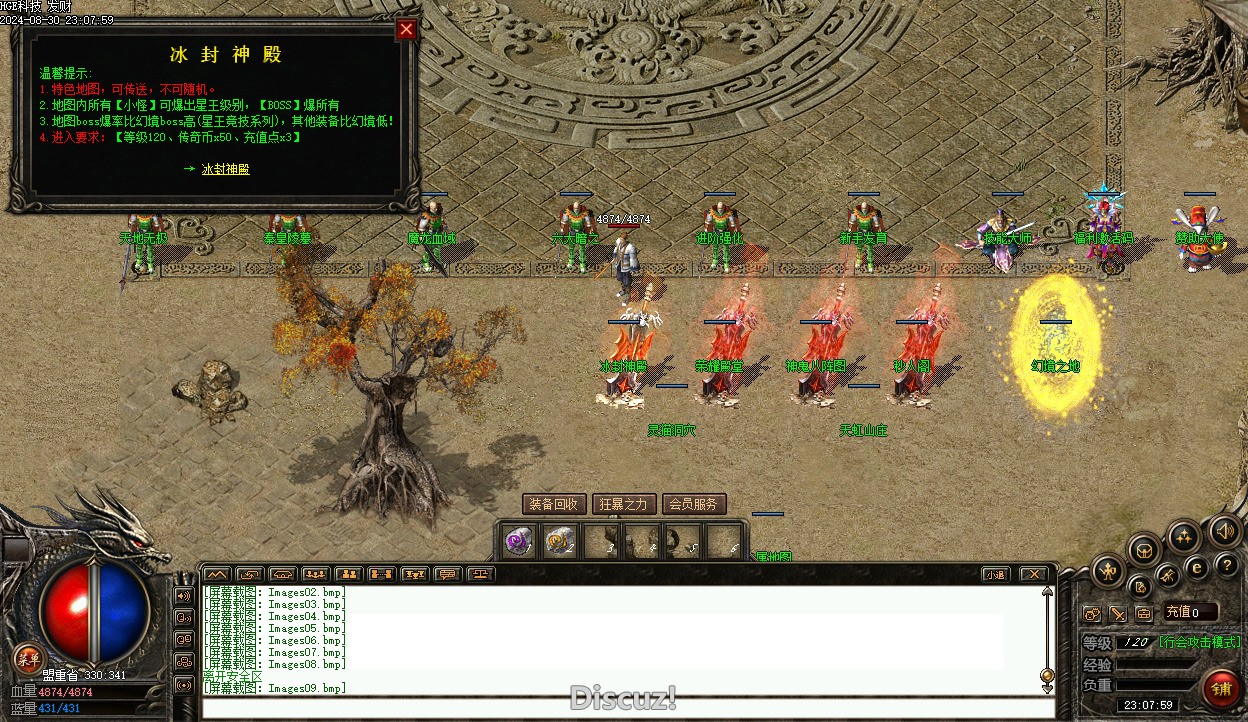Use the orange spiral stone in slot 2
Screen dimensions: 1248x722
[559, 541]
